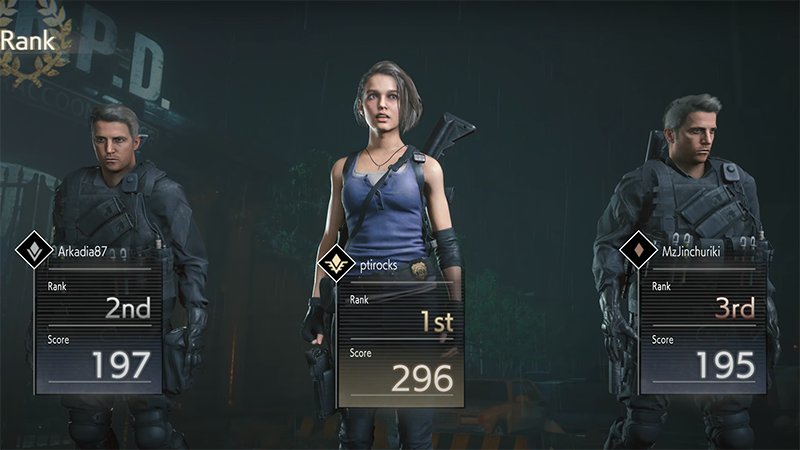Click the gold emblem beside ptirocks

tap(336, 265)
